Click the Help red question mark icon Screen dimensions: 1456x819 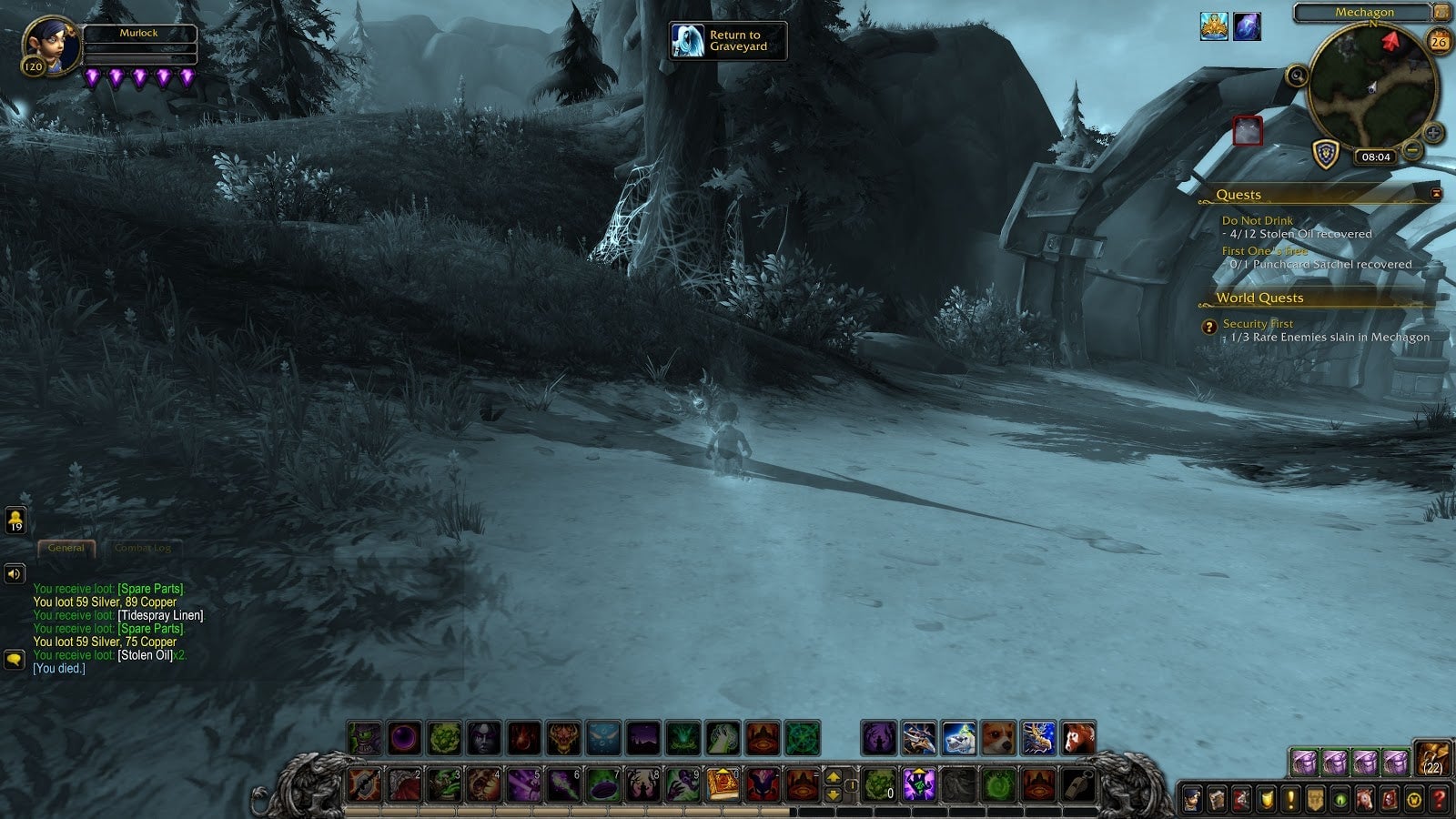point(1437,797)
